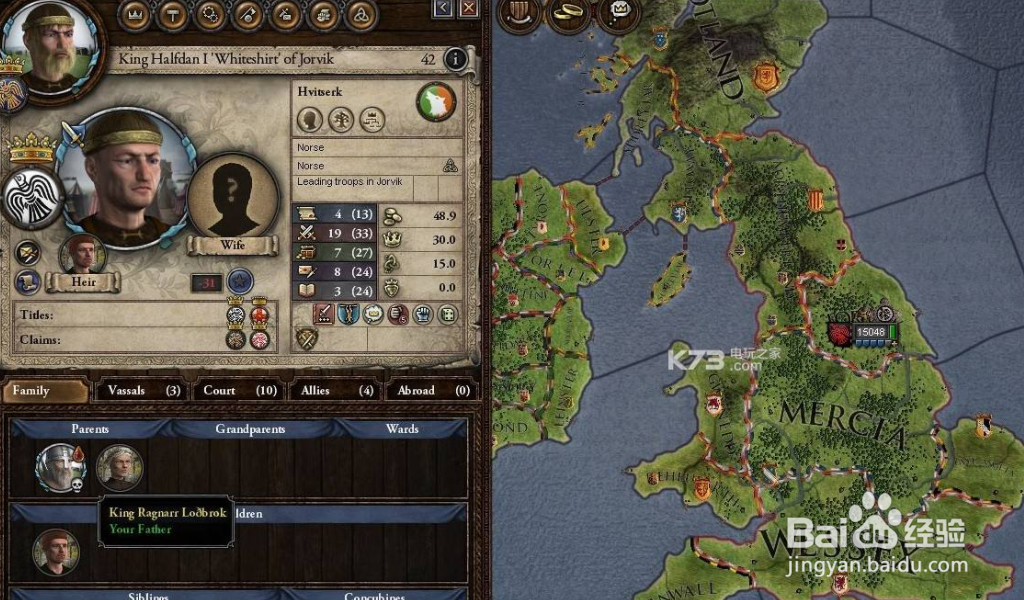
Task: Switch to the Family tab
Action: click(45, 391)
